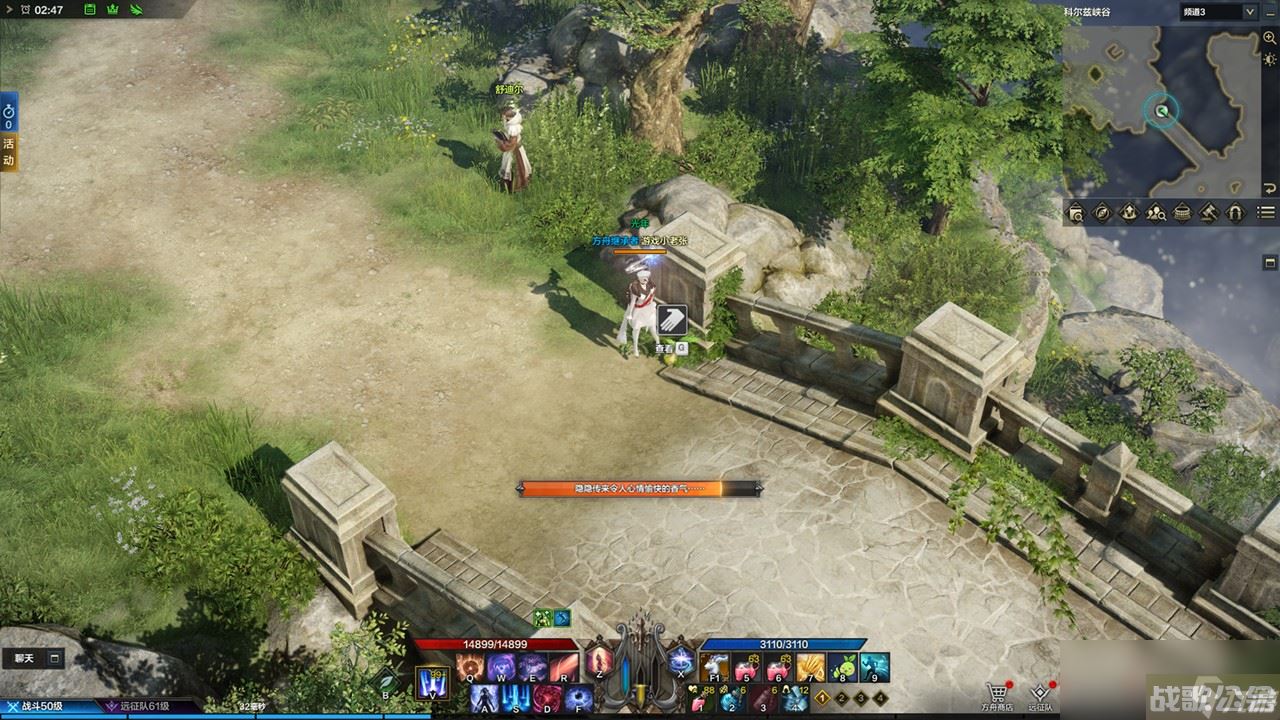Use the white mount in slot F1

[714, 667]
